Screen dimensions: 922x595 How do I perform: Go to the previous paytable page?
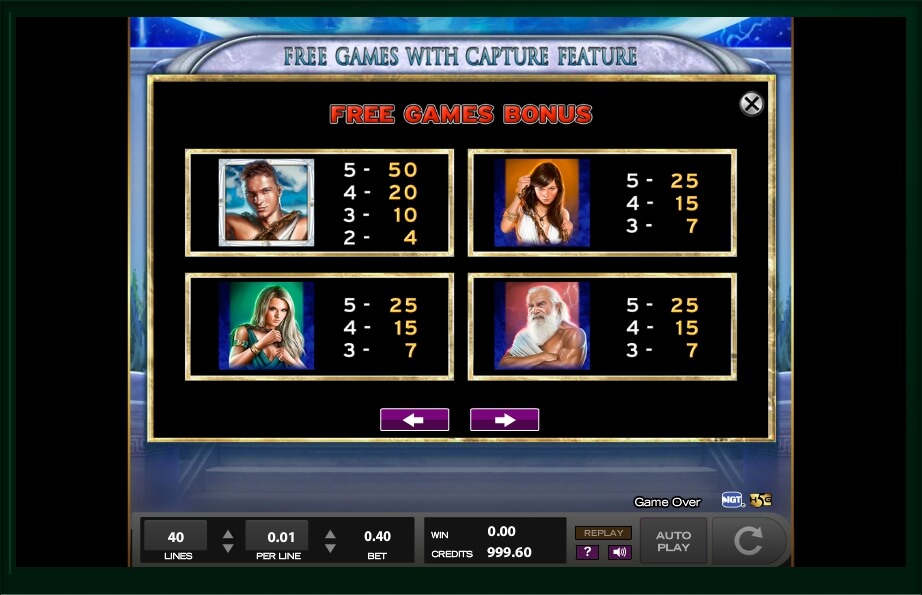[414, 420]
